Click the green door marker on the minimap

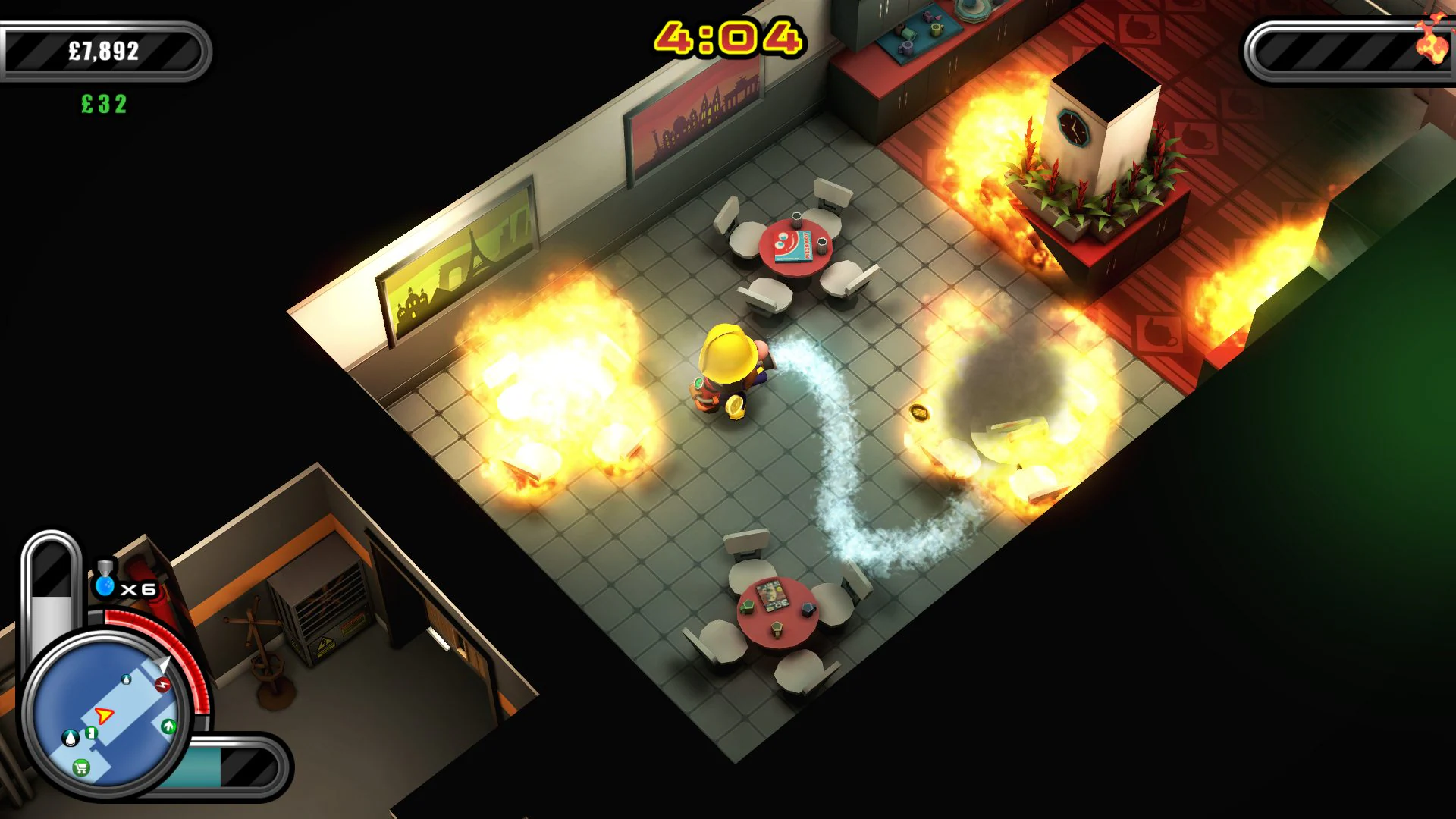(x=89, y=735)
